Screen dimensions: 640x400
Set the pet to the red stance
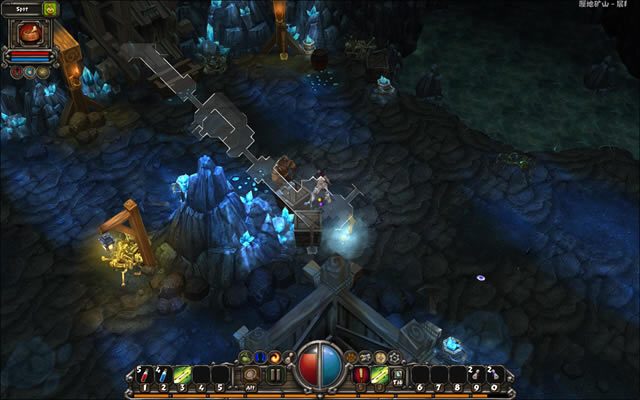click(16, 71)
